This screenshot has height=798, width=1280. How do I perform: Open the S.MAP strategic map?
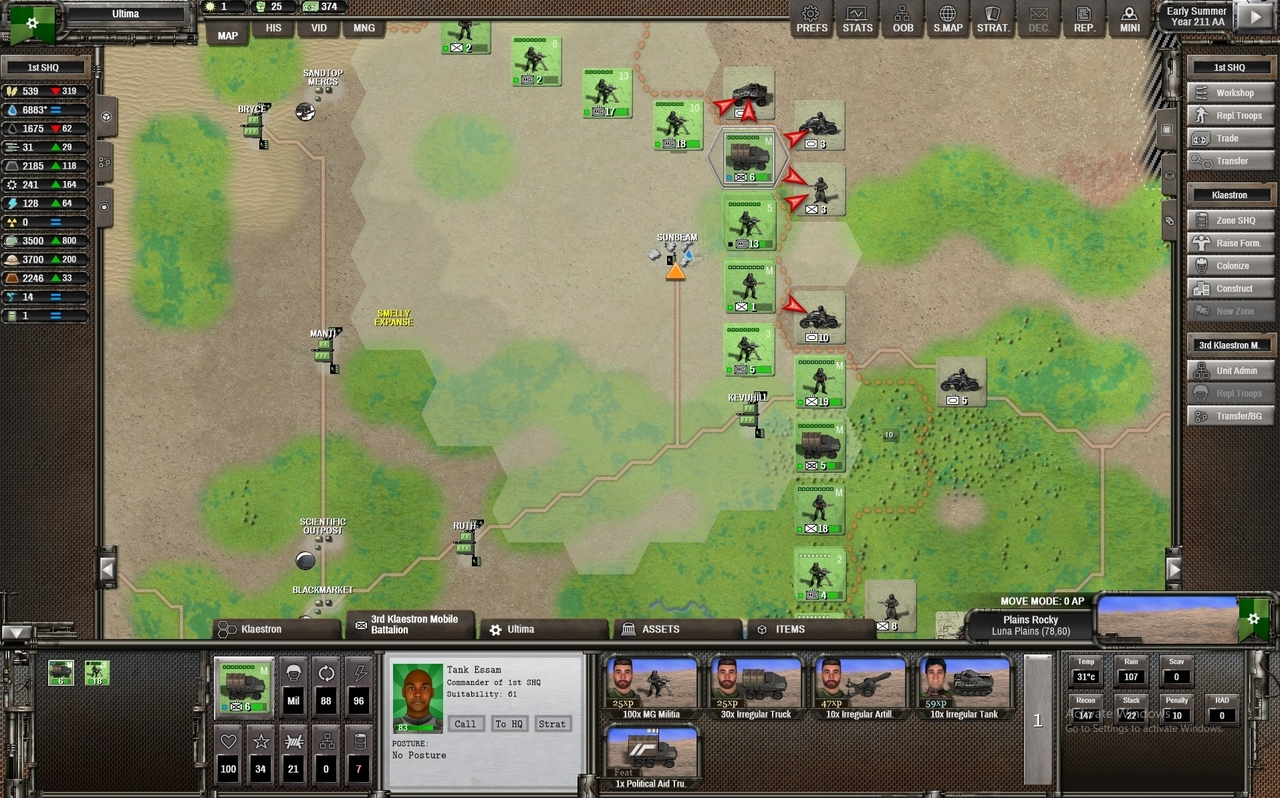(947, 19)
